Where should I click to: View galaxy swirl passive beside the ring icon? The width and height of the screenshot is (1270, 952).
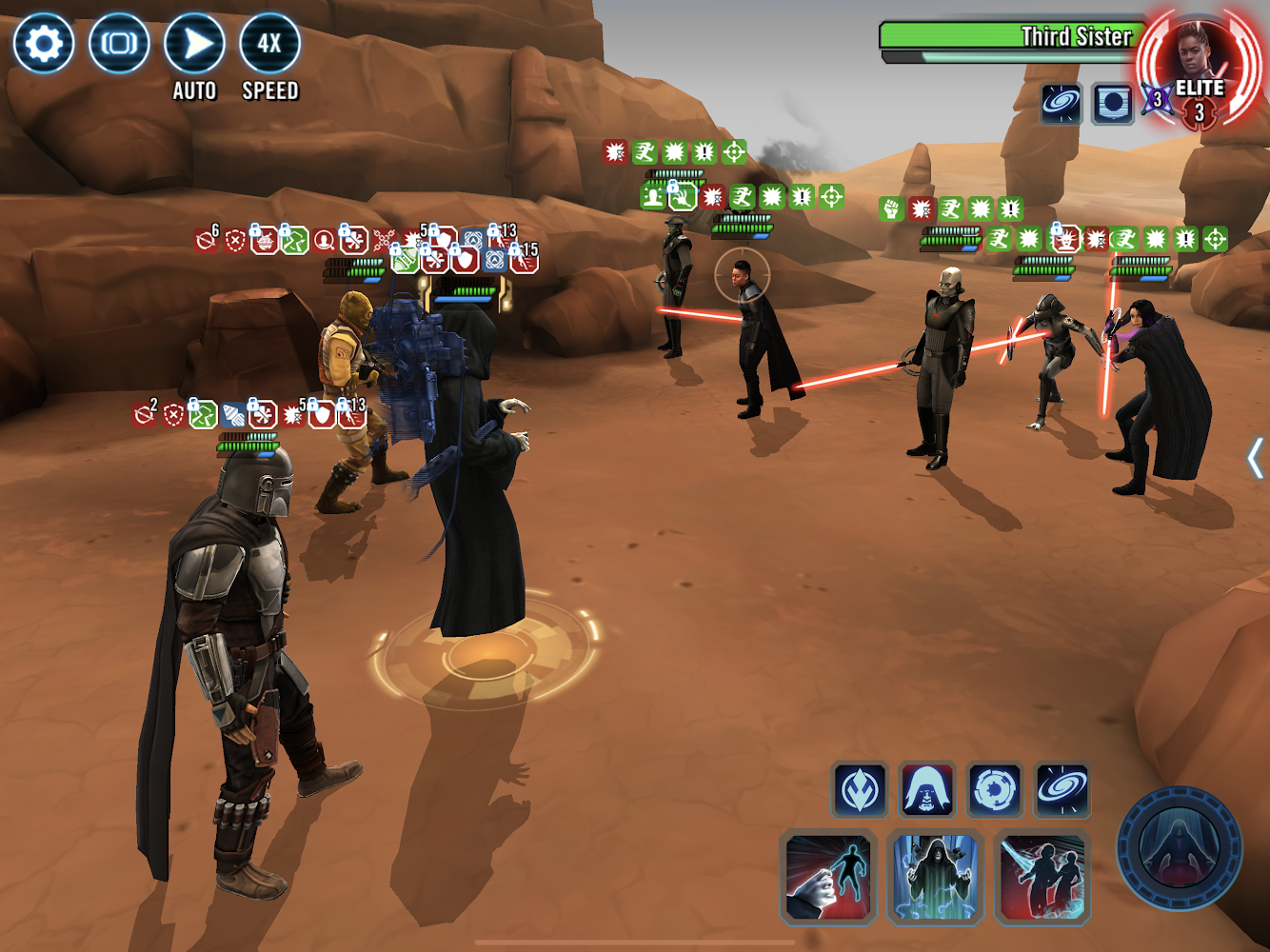[1062, 790]
